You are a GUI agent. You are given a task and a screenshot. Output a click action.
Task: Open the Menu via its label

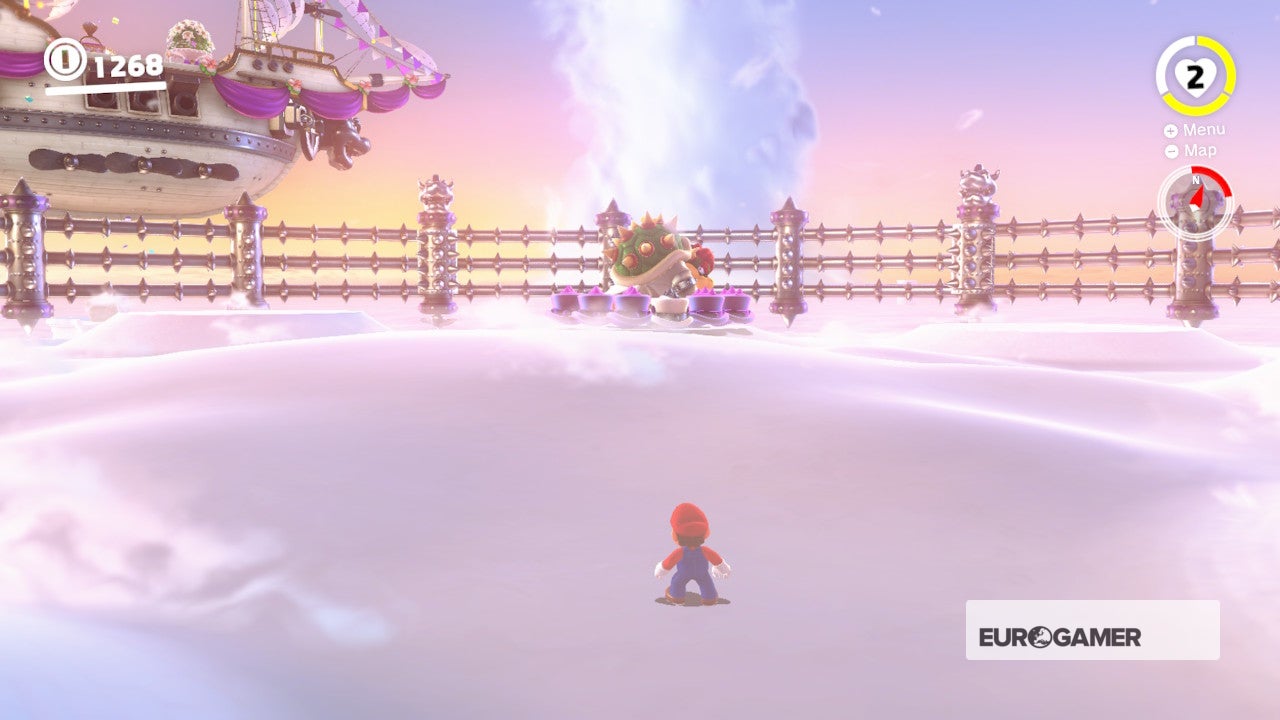pyautogui.click(x=1205, y=129)
